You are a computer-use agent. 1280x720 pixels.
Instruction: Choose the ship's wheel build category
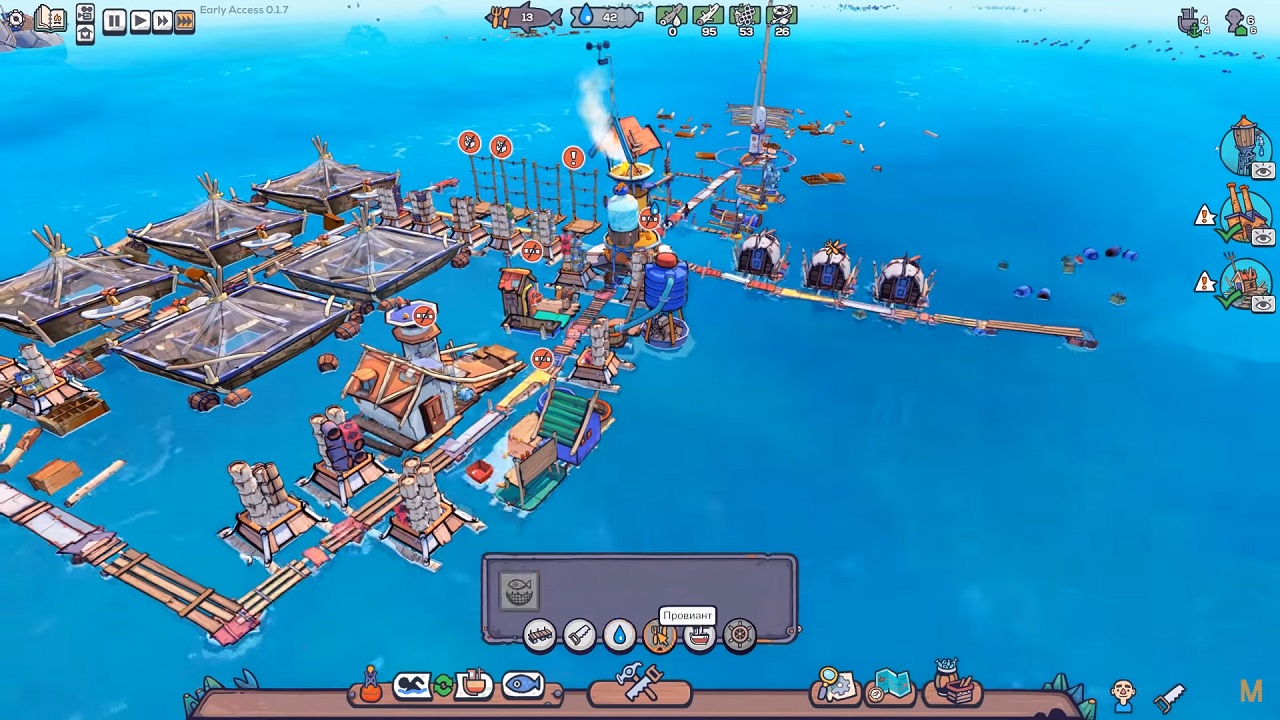[x=739, y=635]
